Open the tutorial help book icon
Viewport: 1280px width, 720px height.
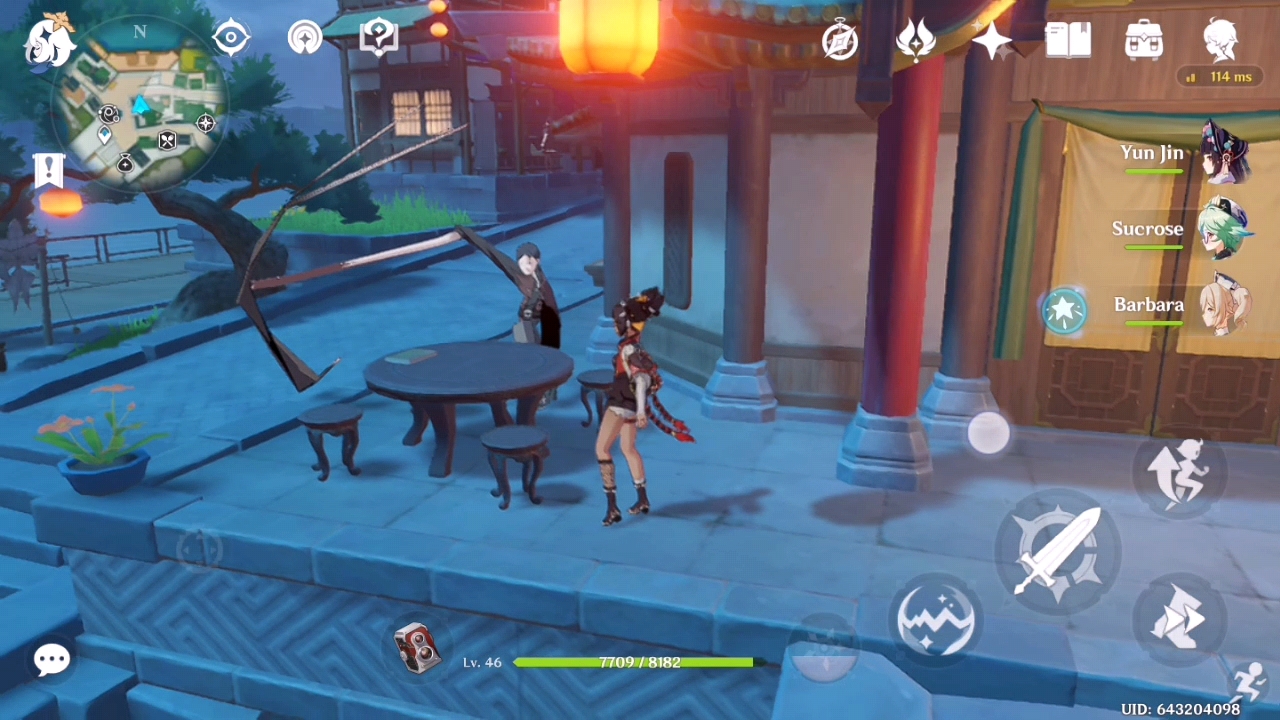point(378,37)
